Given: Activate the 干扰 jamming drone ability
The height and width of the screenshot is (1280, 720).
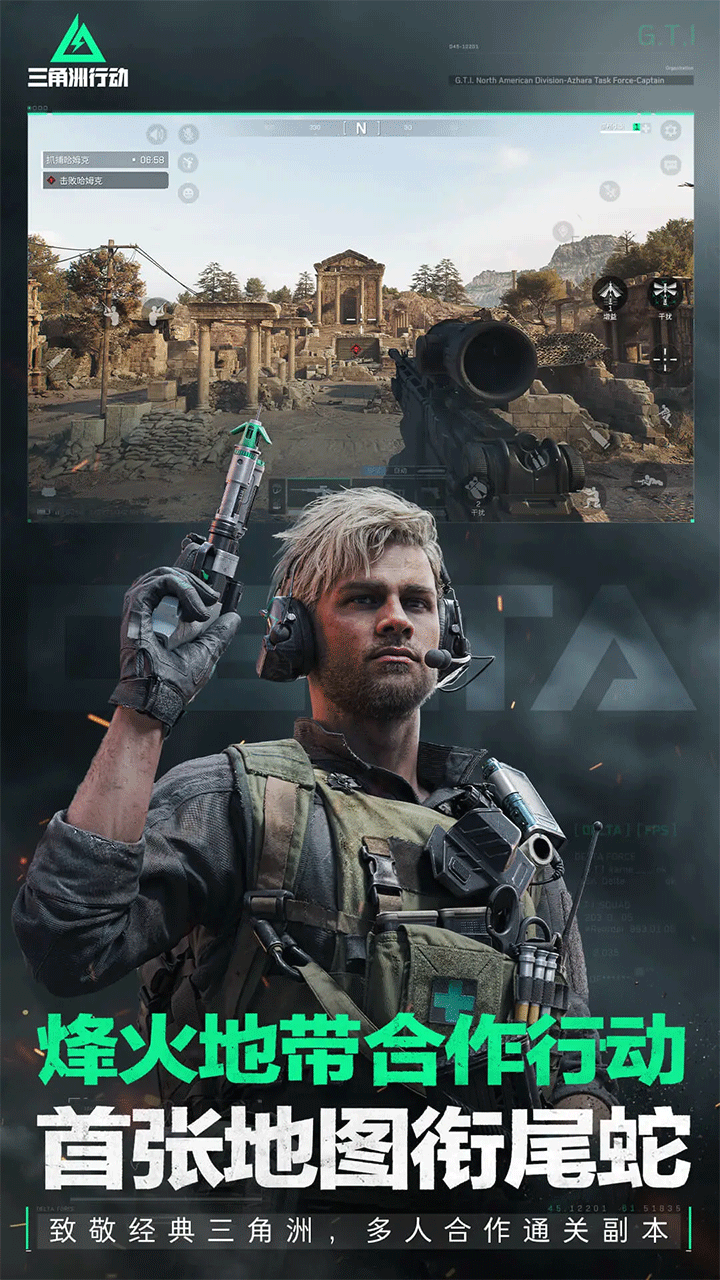Looking at the screenshot, I should [663, 294].
